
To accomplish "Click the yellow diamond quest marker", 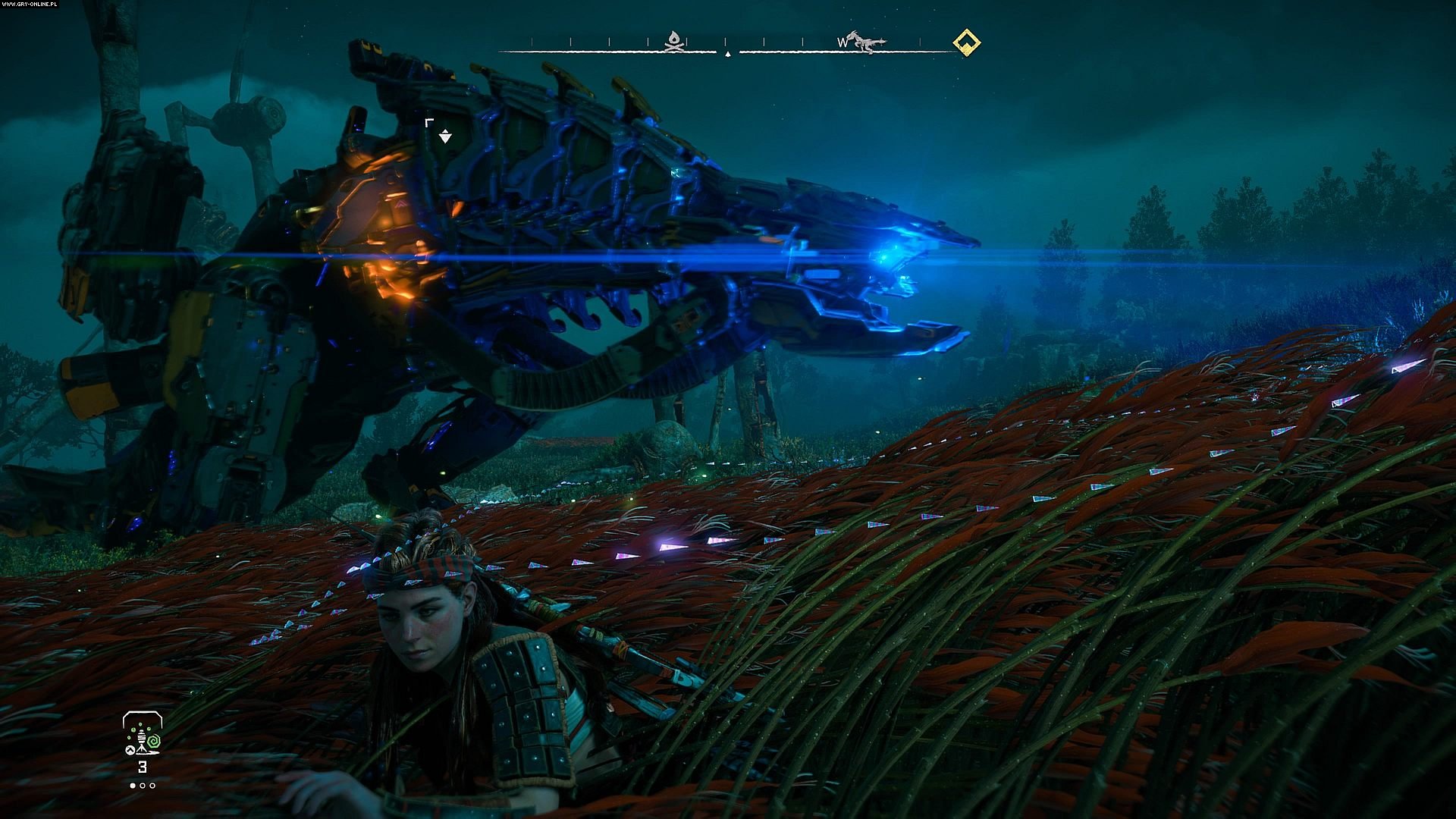I will tap(966, 42).
